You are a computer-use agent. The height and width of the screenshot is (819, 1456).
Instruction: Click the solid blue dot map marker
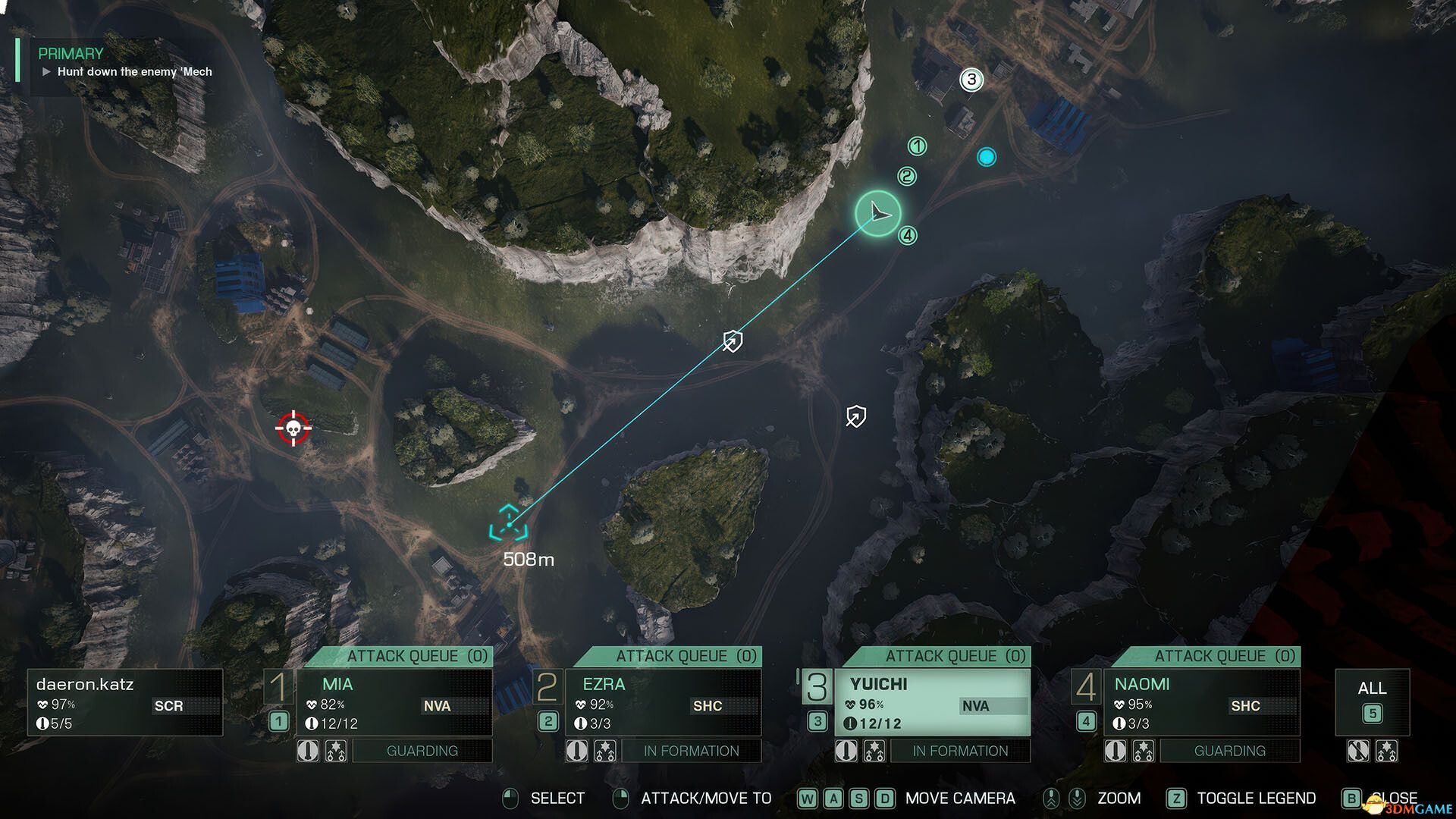tap(986, 157)
